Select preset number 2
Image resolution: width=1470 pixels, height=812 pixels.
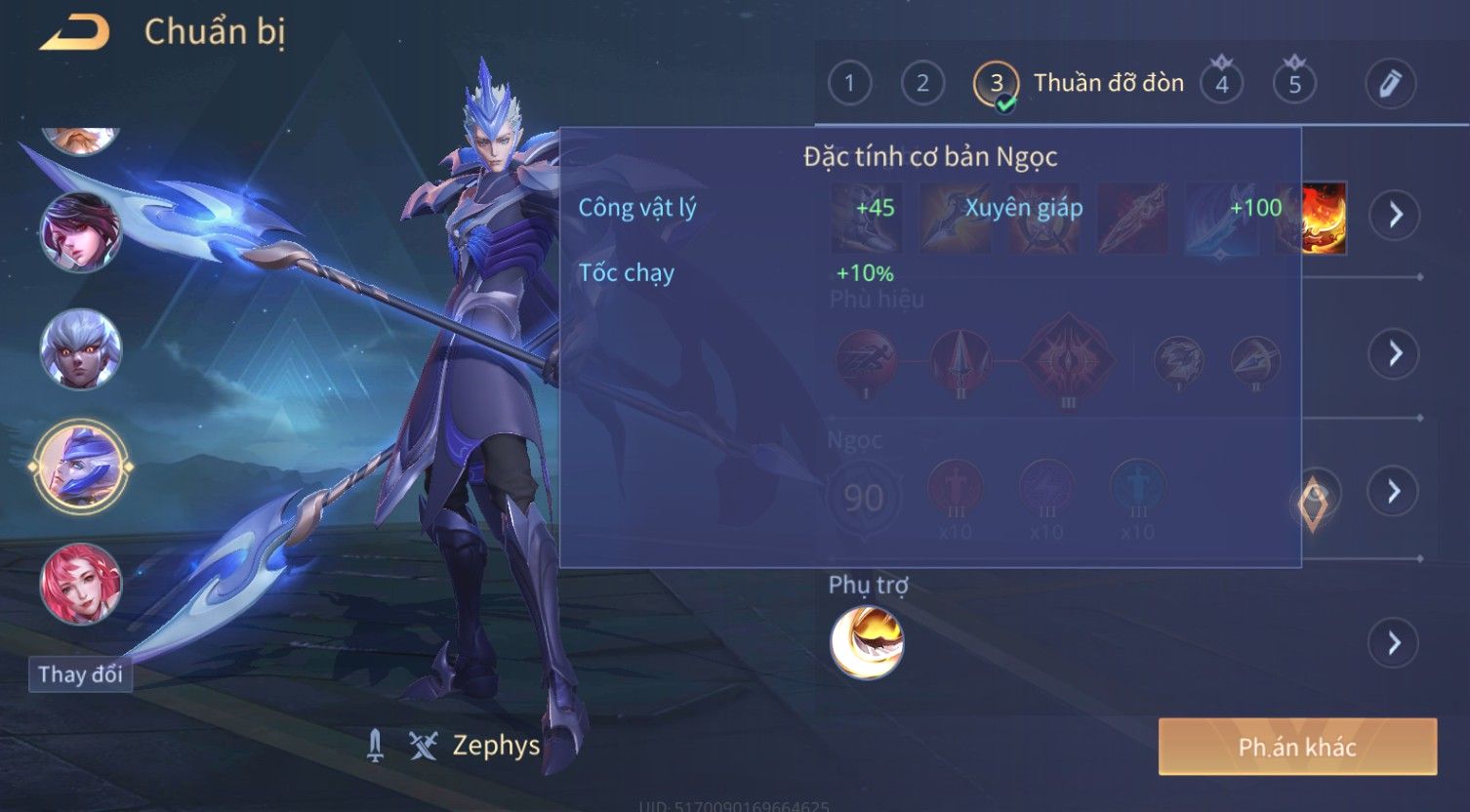point(922,84)
